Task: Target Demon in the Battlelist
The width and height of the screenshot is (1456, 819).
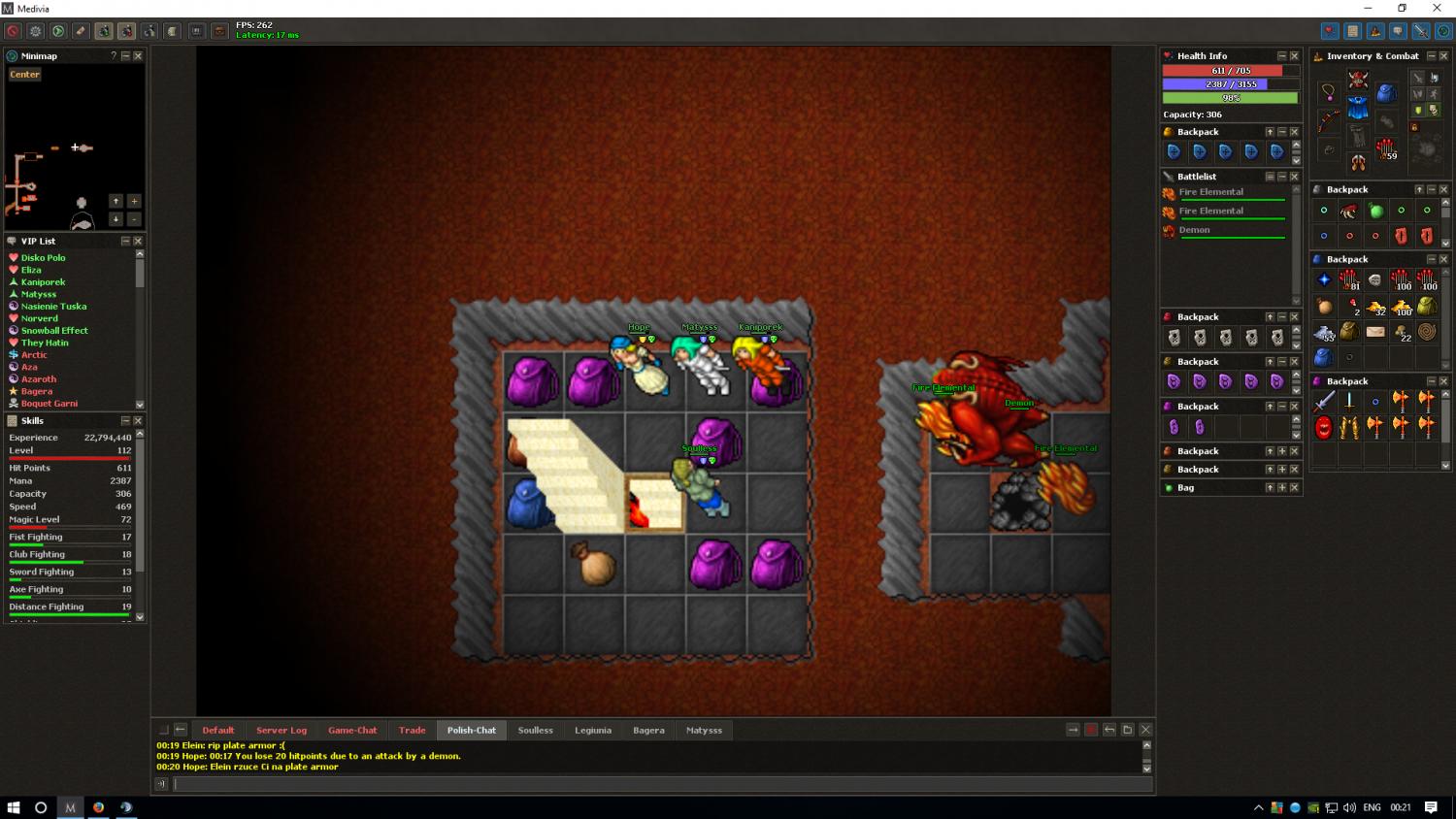Action: coord(1195,231)
